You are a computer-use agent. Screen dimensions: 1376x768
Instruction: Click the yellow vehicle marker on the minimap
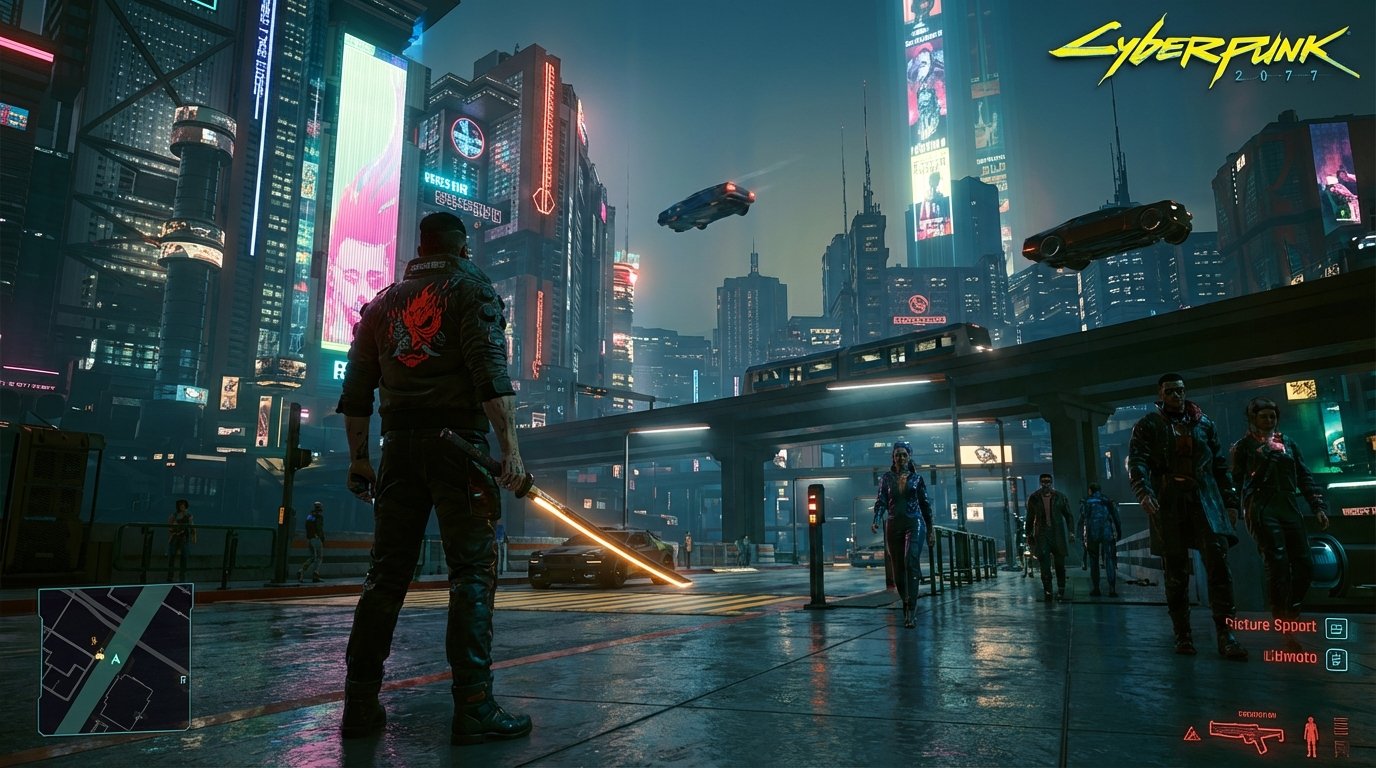click(x=100, y=656)
